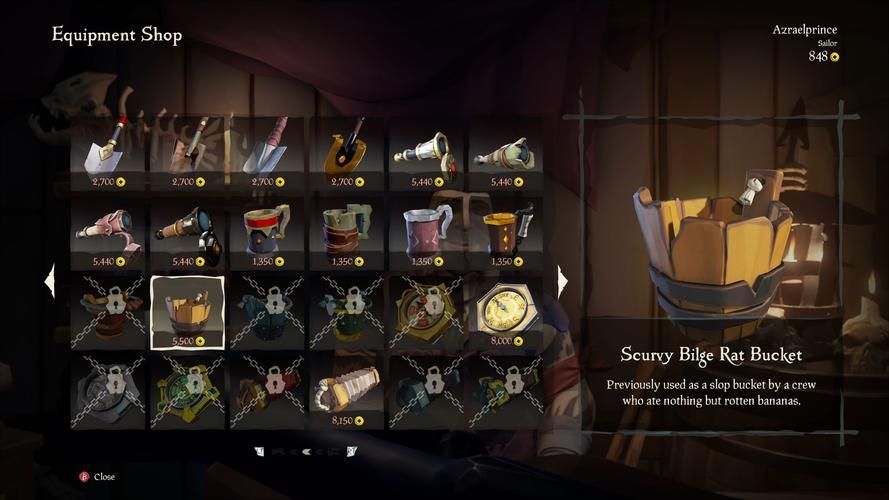This screenshot has width=889, height=500.
Task: Select the pink spyglass priced 5,440
Action: (107, 231)
